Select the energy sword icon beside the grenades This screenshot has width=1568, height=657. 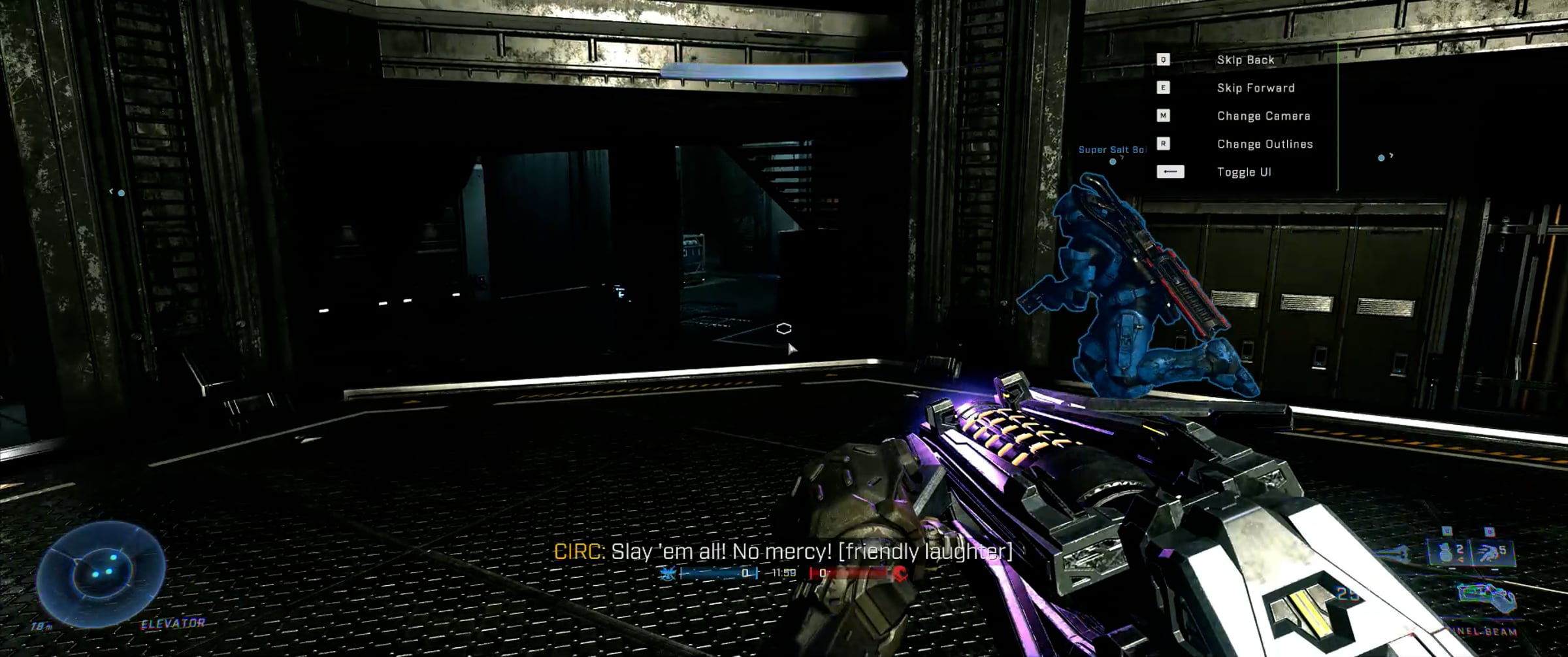coord(1397,554)
